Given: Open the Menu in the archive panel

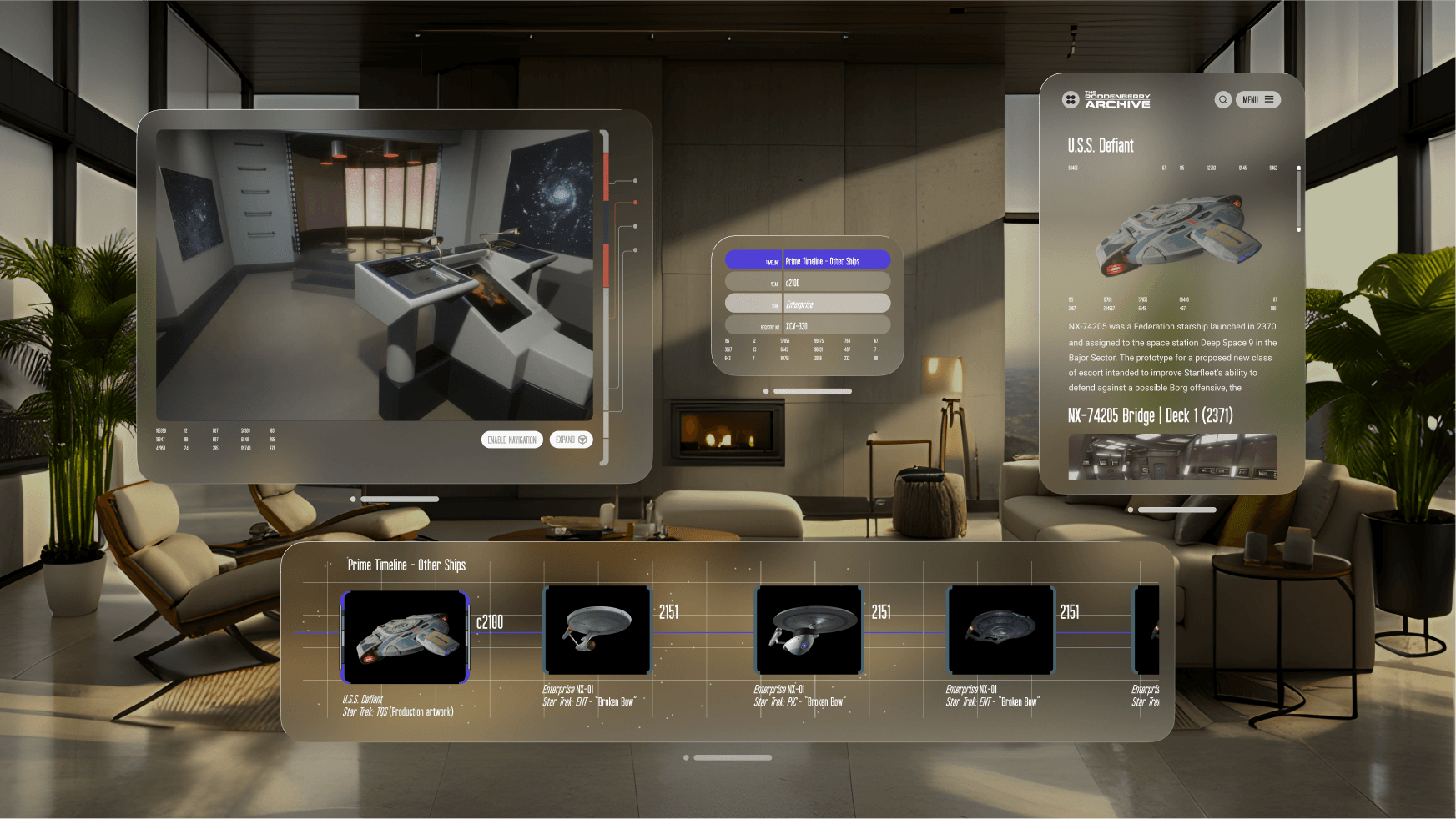Looking at the screenshot, I should (x=1257, y=100).
